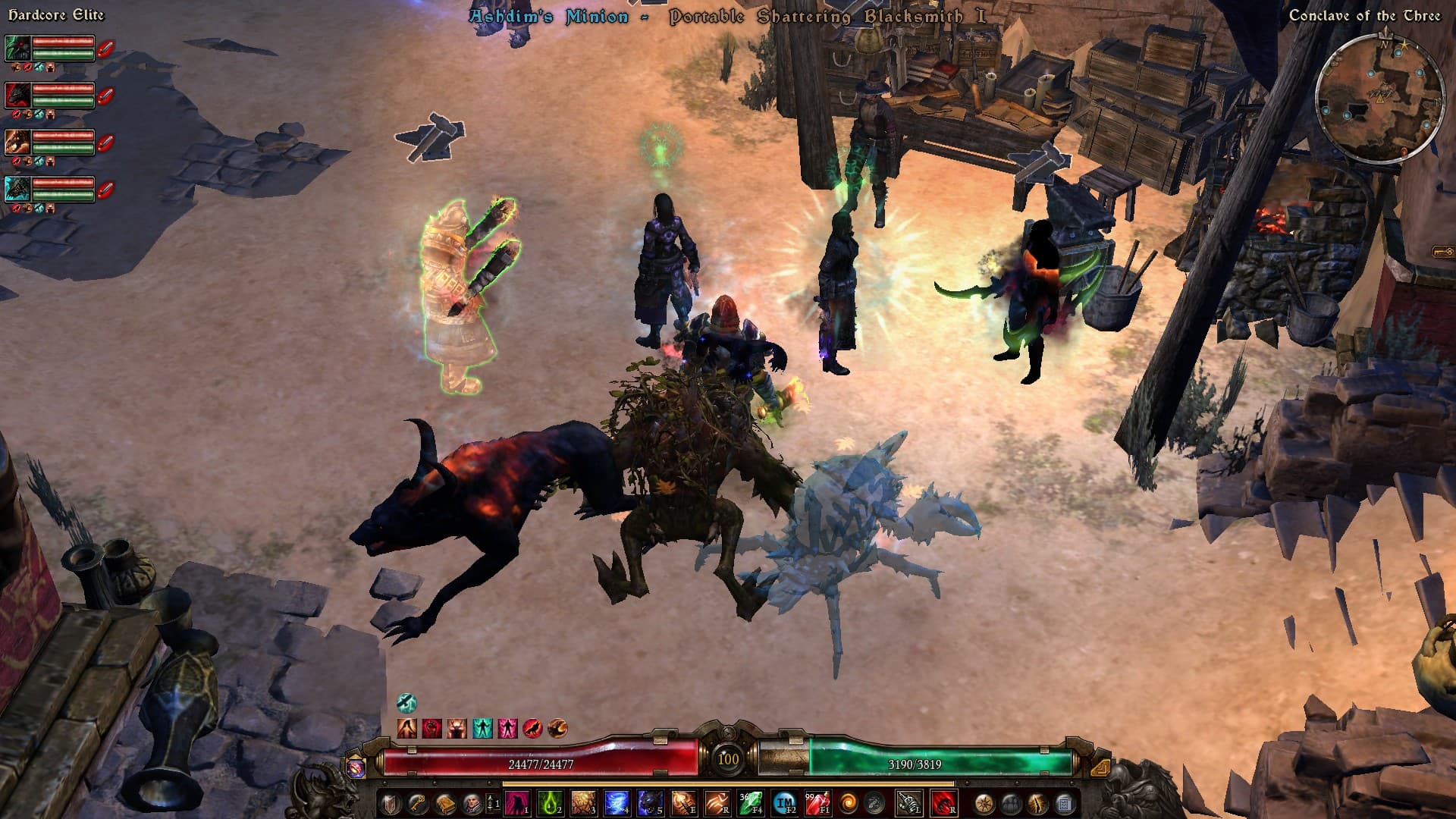
Task: Open the character sheet shield button
Action: (391, 803)
